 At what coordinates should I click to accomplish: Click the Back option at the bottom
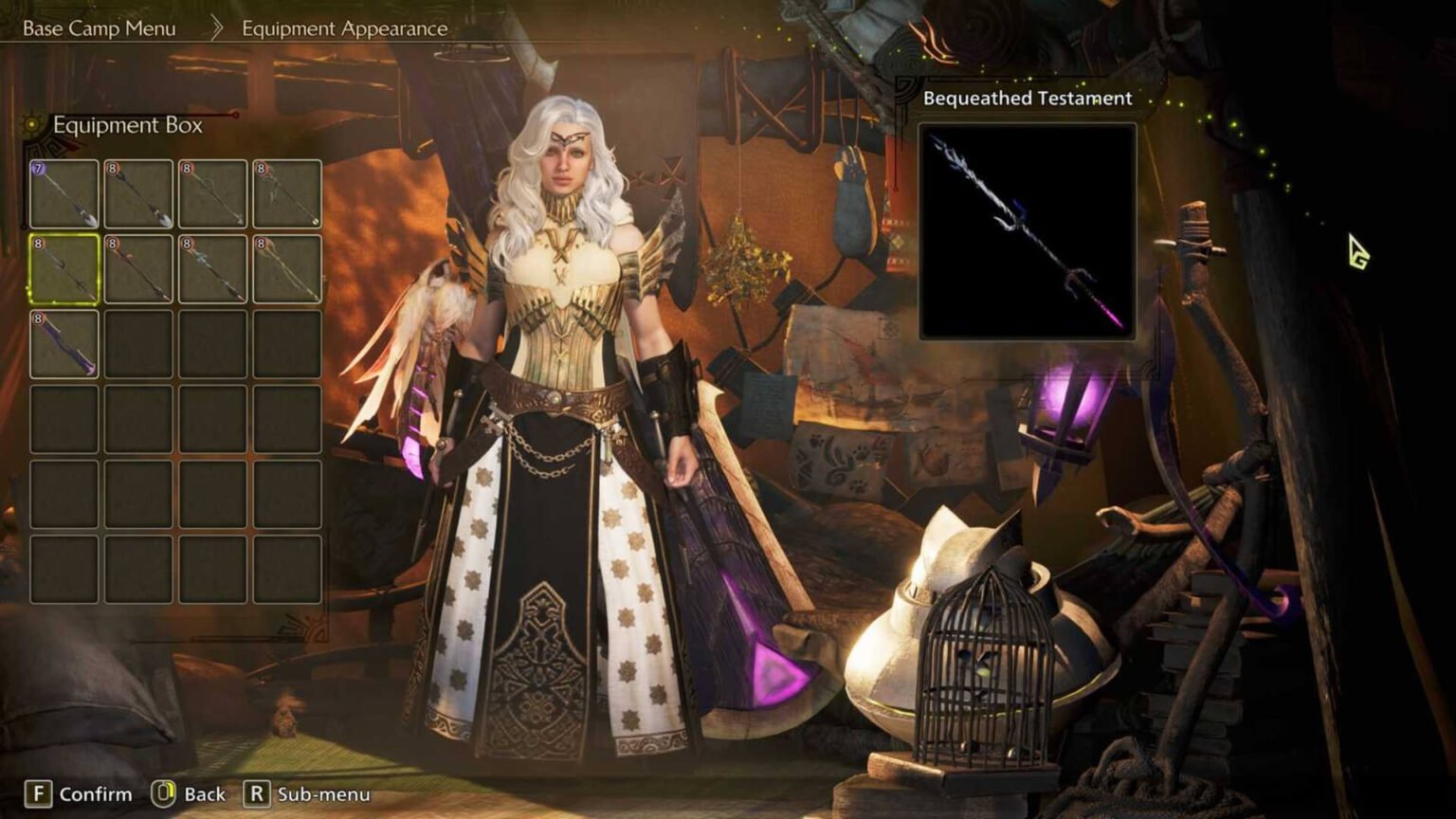pyautogui.click(x=204, y=794)
